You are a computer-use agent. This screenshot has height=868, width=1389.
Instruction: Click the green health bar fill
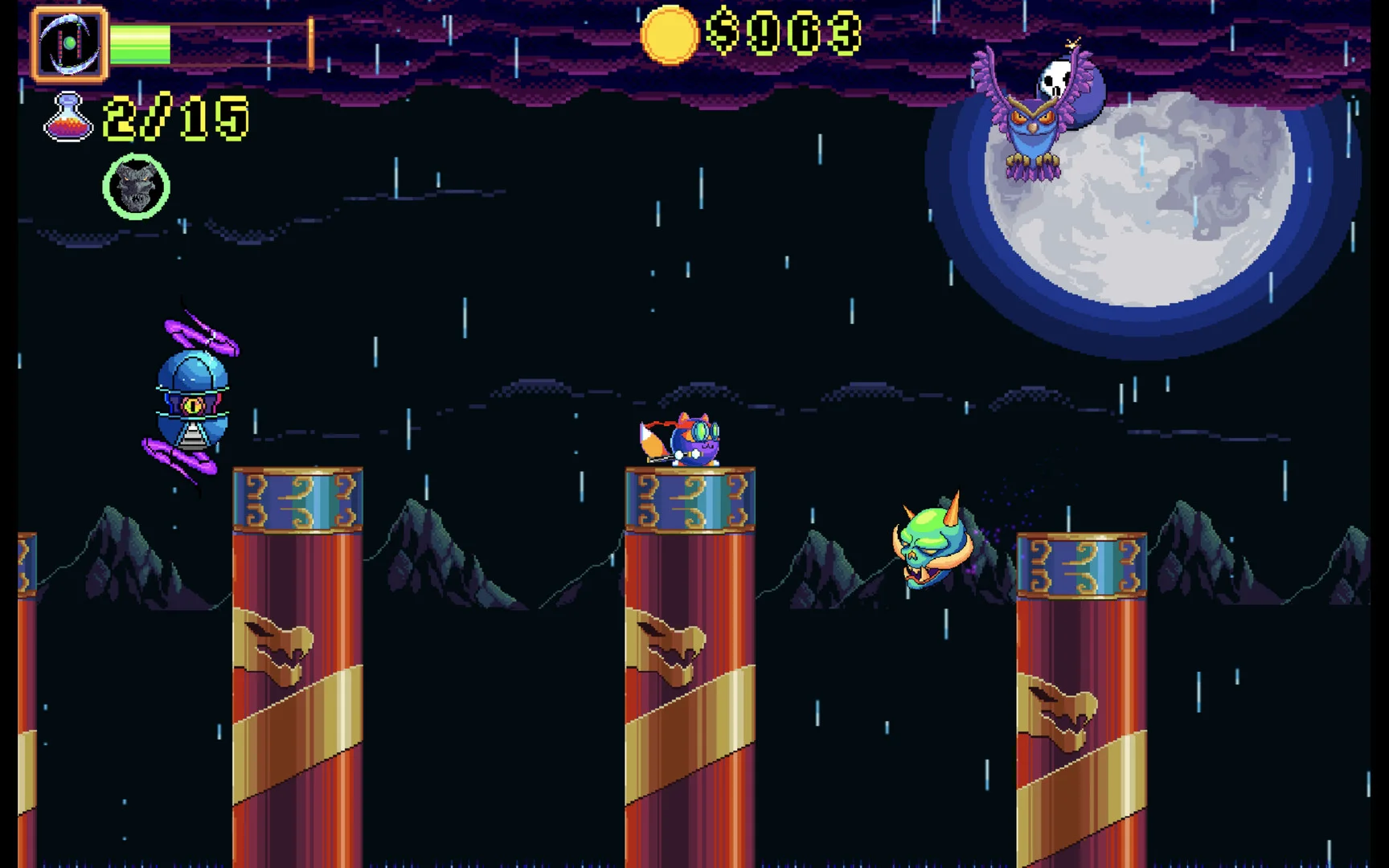141,44
